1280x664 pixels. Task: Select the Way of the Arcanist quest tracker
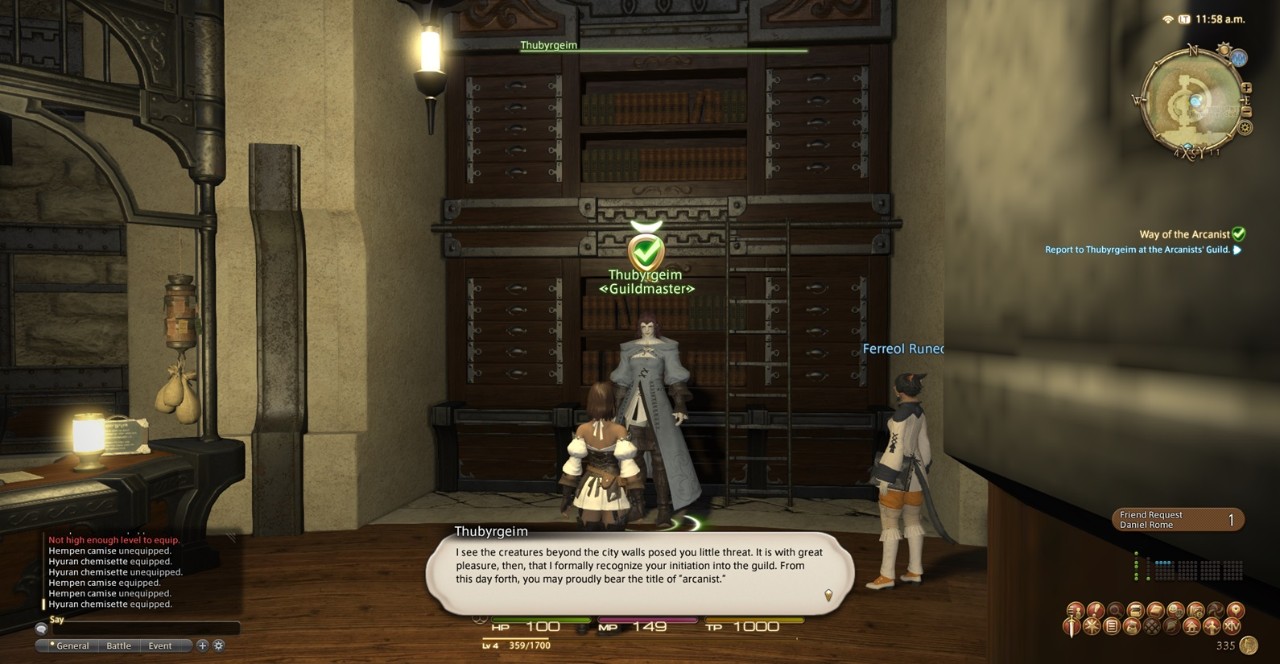point(1185,234)
